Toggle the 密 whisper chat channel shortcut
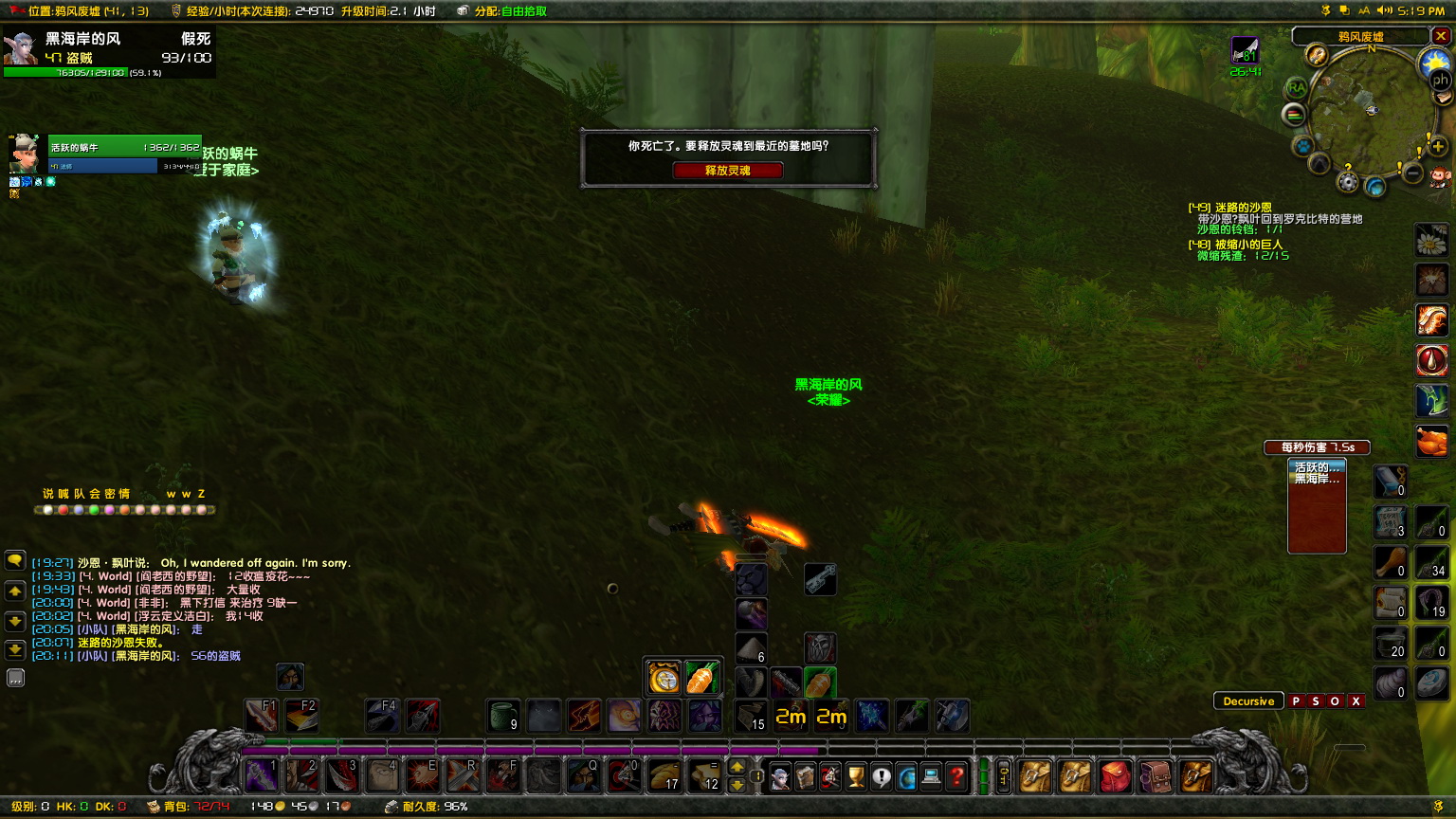 point(110,493)
